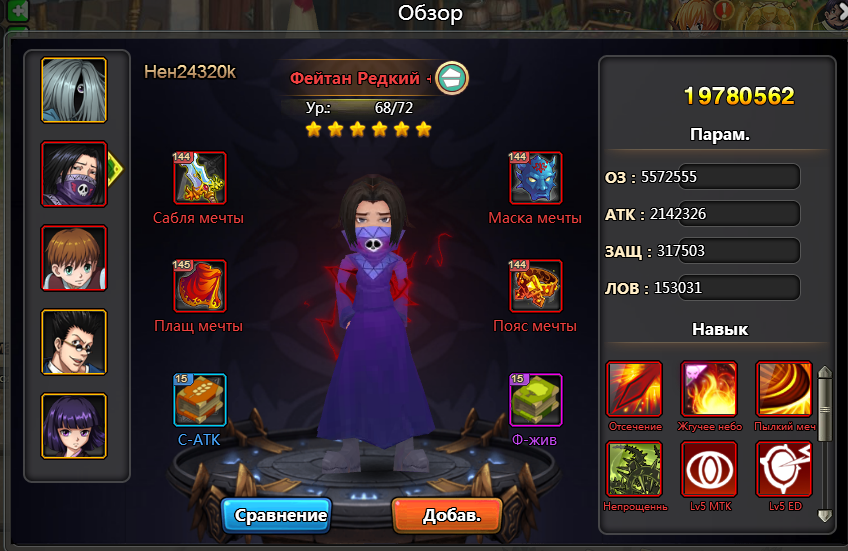The width and height of the screenshot is (848, 551).
Task: Select the Плащ мечты cloak slot
Action: (200, 286)
